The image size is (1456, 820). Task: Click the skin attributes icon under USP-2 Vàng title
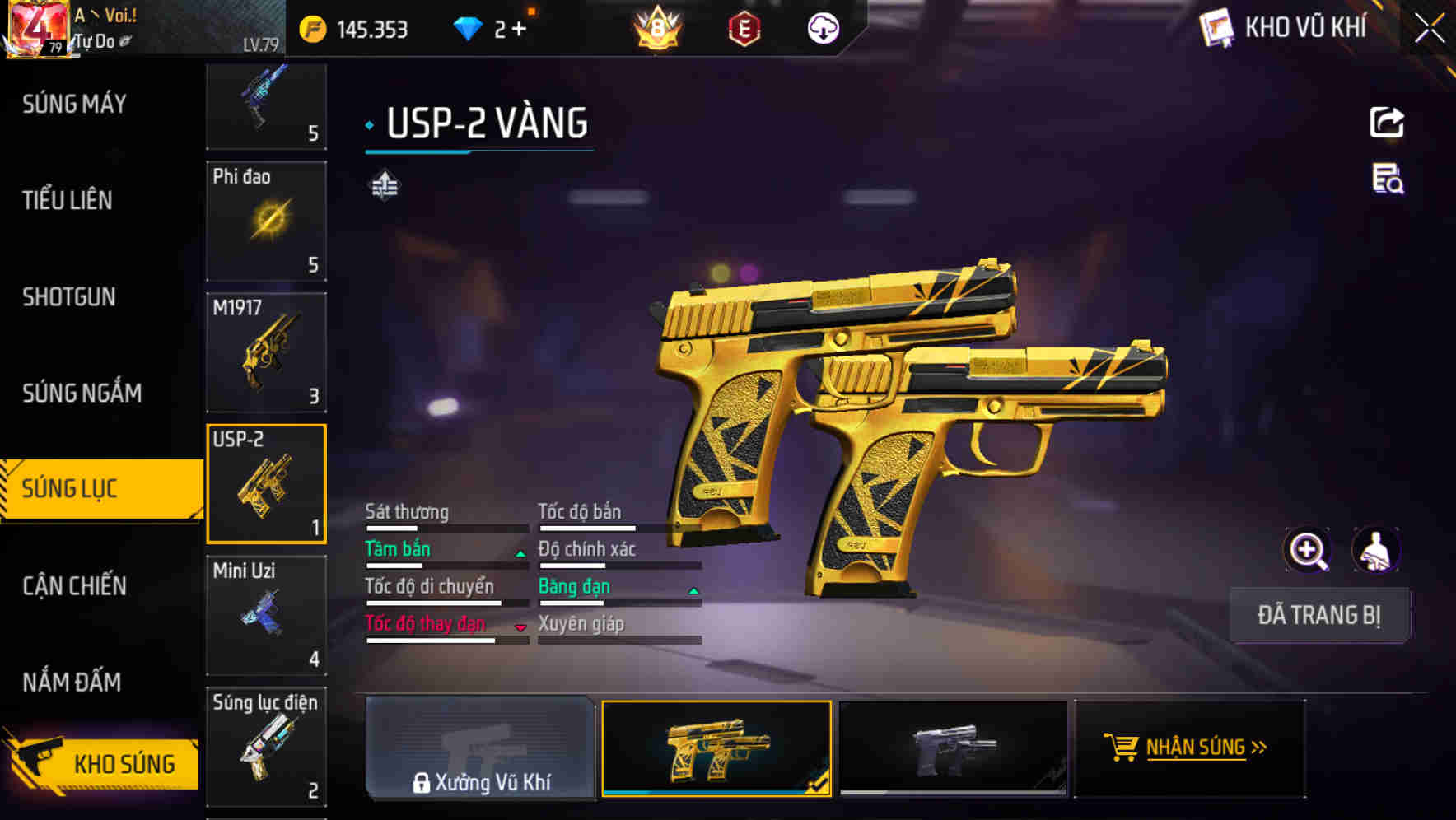tap(384, 184)
